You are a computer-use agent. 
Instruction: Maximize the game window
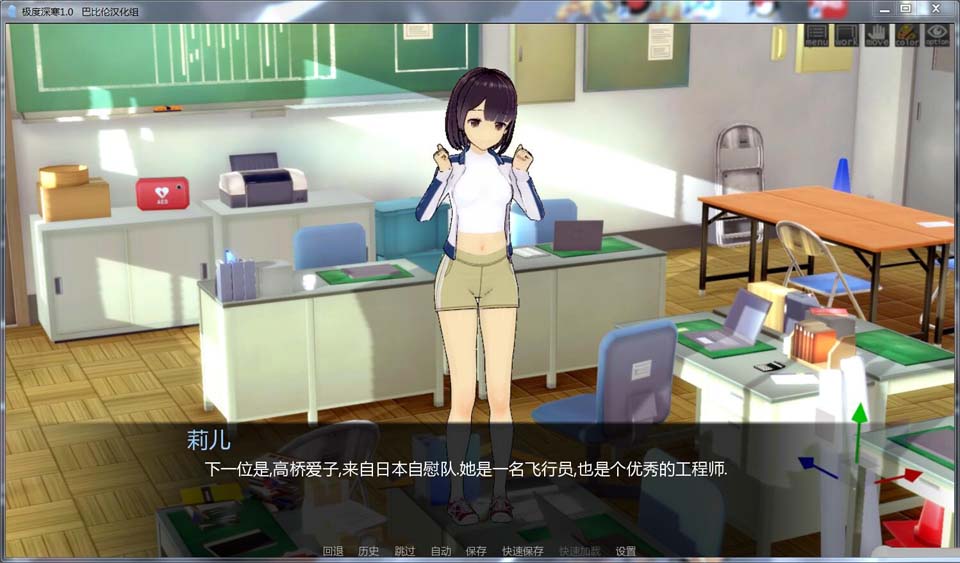905,8
